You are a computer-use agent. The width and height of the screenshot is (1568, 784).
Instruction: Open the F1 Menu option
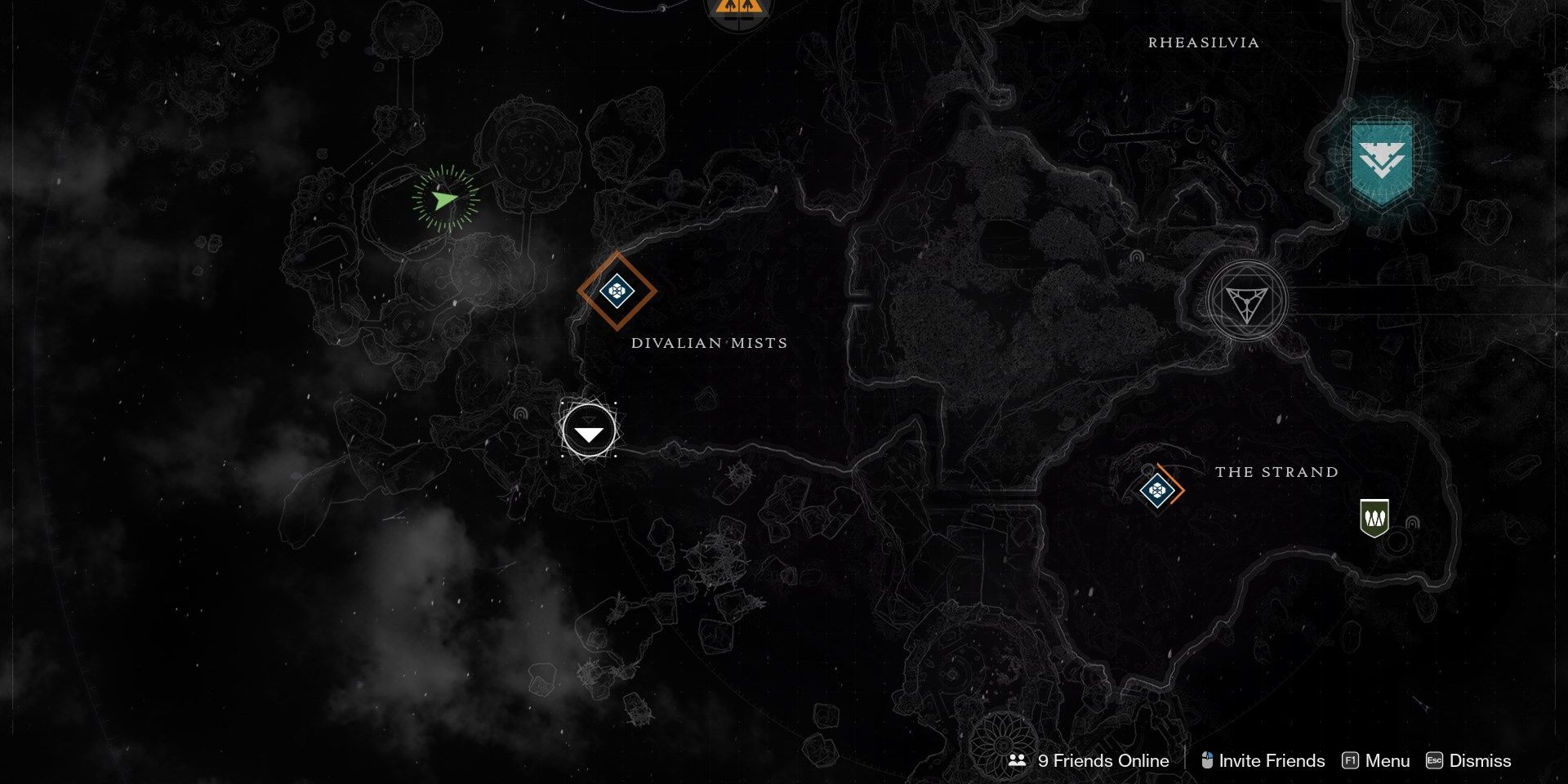(x=1387, y=760)
